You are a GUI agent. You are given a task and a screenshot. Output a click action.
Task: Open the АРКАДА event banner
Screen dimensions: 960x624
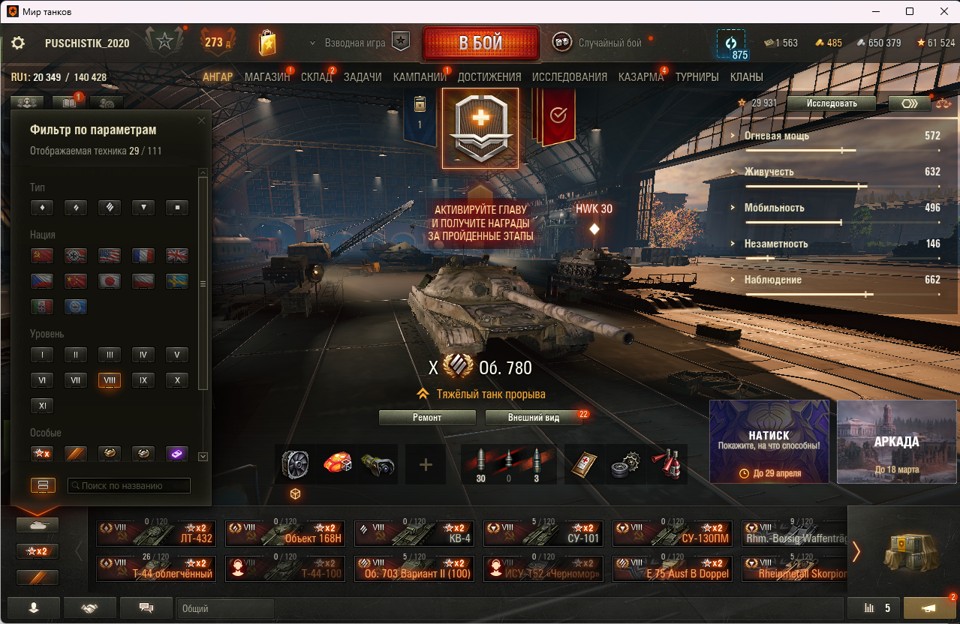pyautogui.click(x=896, y=442)
